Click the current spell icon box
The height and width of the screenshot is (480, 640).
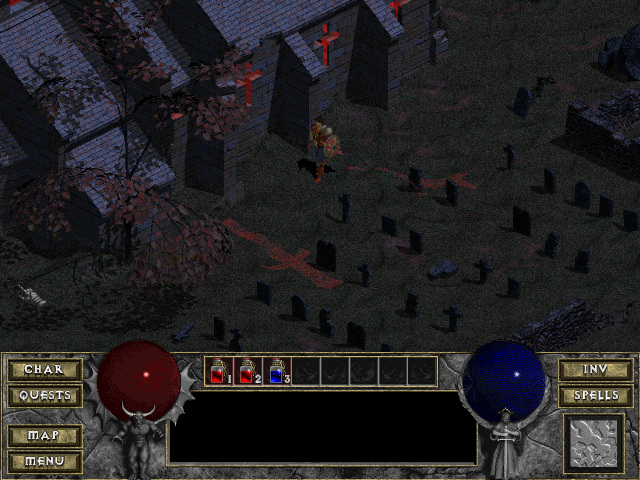pyautogui.click(x=593, y=443)
